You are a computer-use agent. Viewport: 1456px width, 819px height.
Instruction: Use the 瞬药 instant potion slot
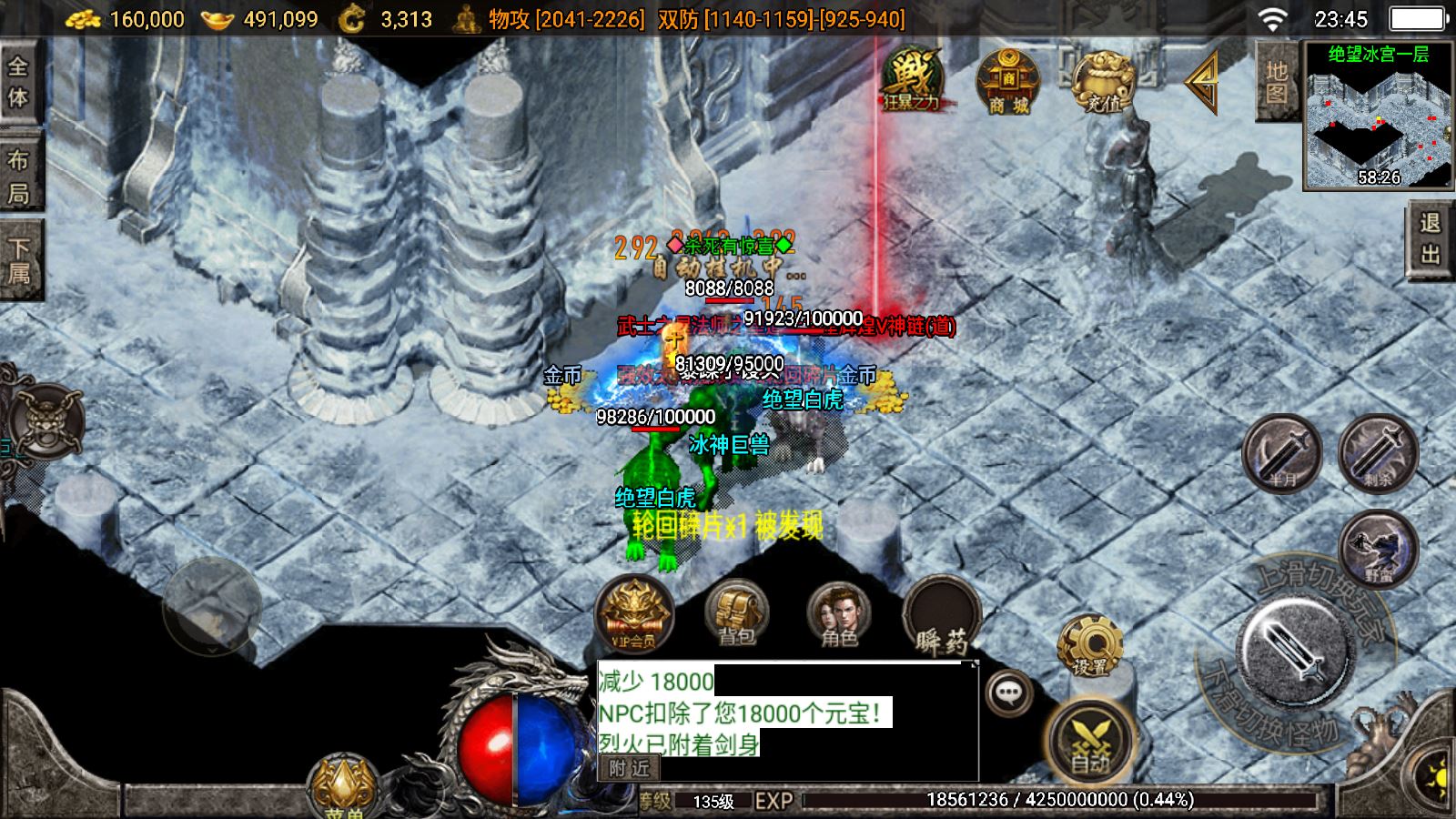point(942,615)
